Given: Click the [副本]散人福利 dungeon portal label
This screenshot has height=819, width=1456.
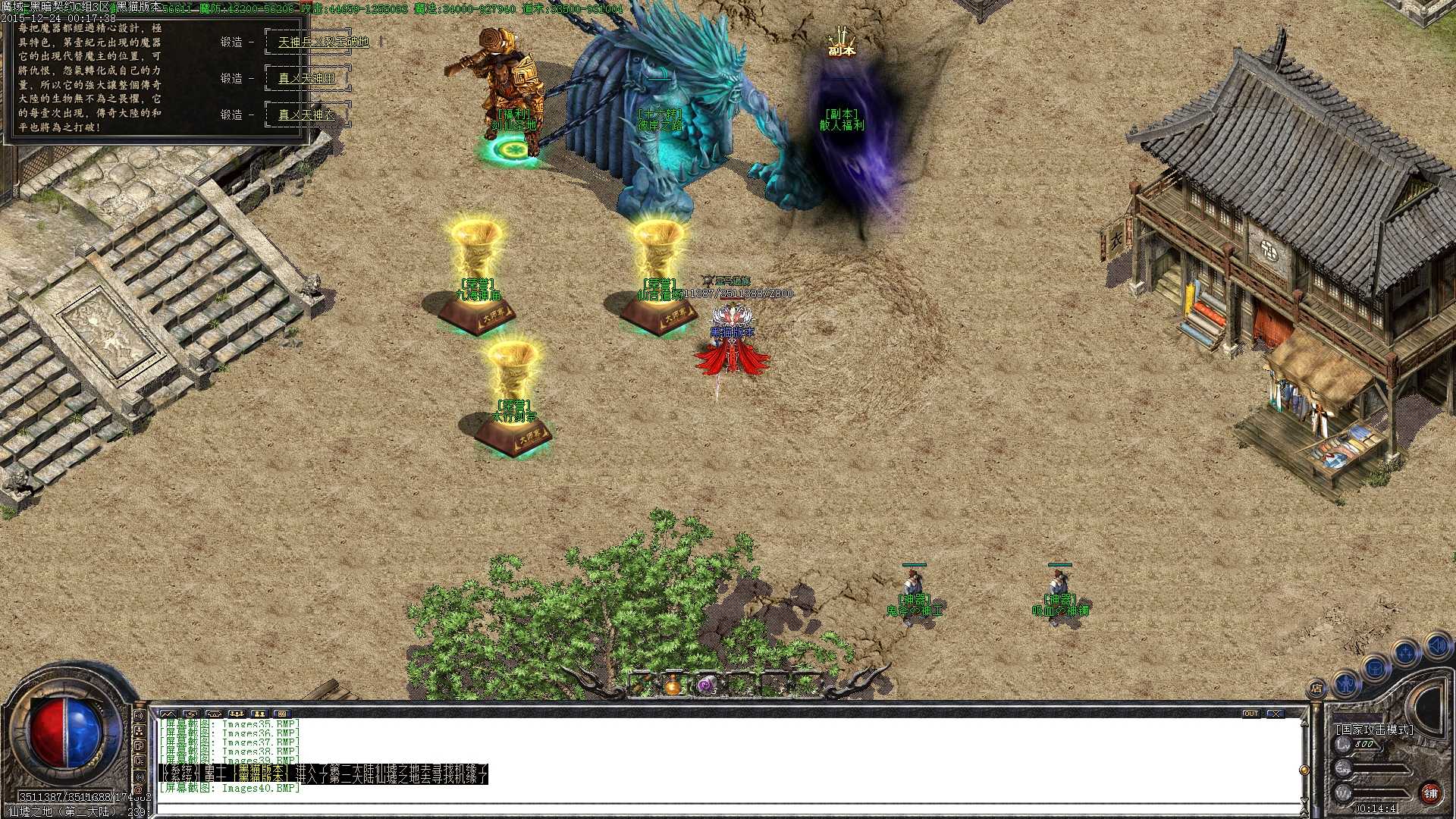Looking at the screenshot, I should coord(840,118).
